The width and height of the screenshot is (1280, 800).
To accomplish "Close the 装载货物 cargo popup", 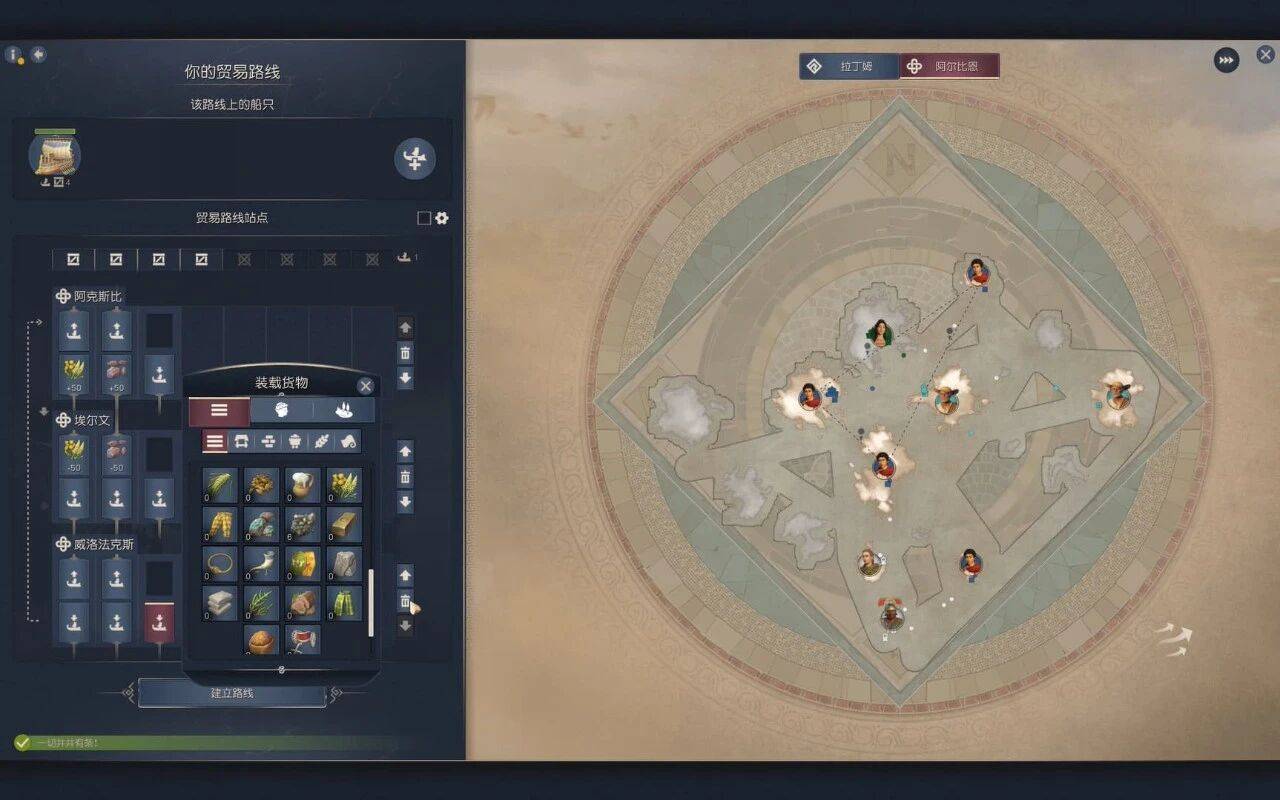I will [x=365, y=386].
